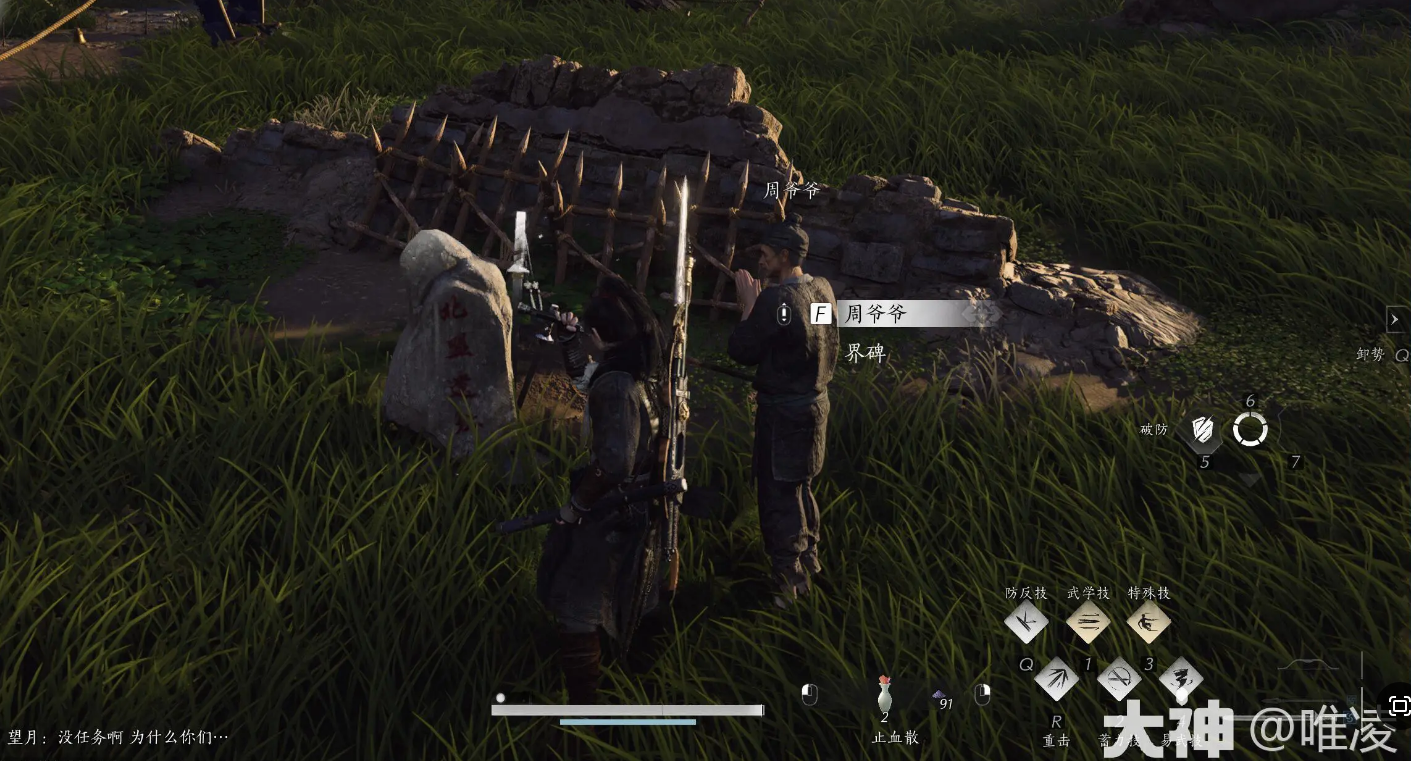Use the 武学技 martial skill icon

coord(1088,623)
